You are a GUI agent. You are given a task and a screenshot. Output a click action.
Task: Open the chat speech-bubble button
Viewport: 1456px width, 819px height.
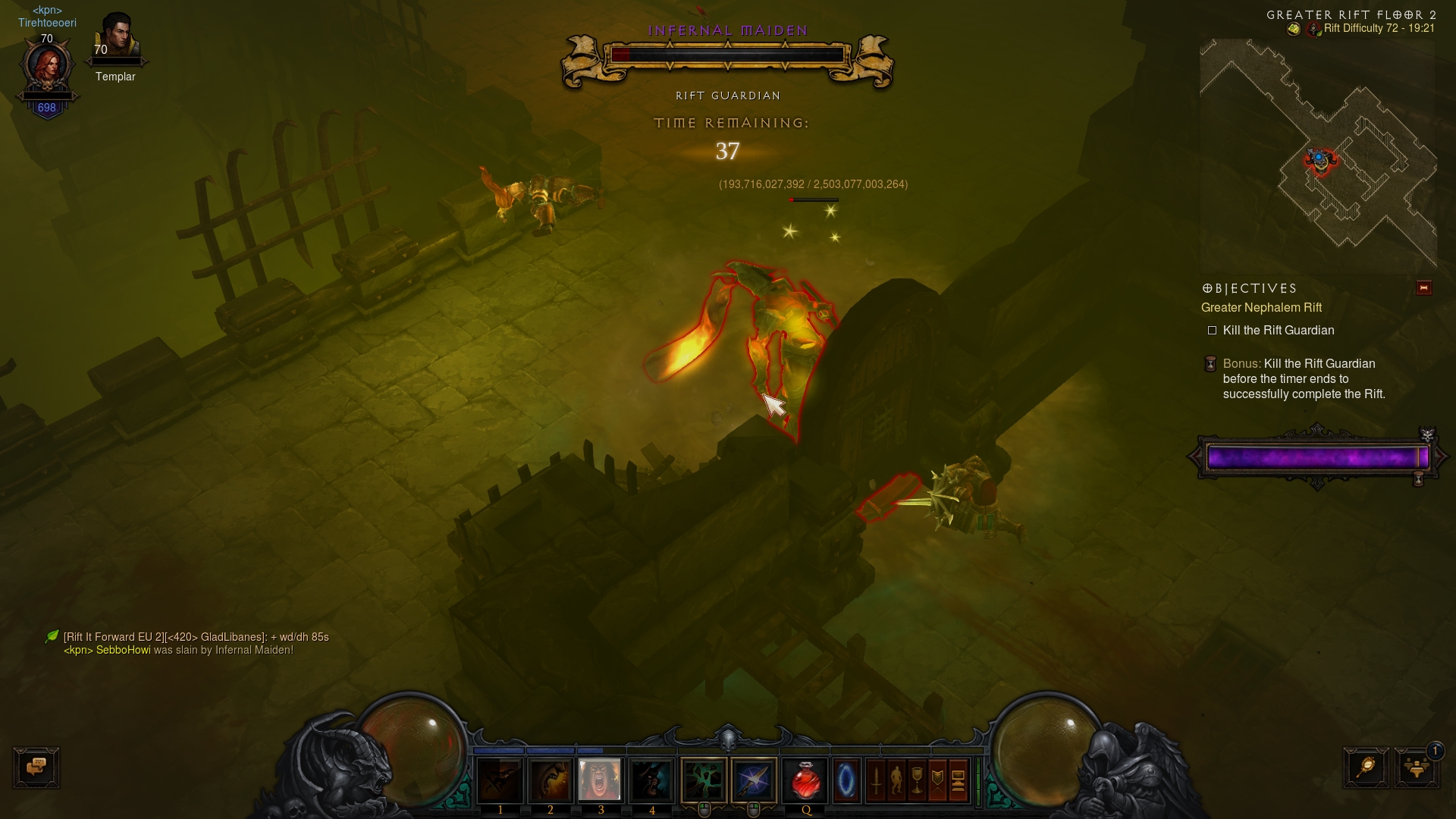(36, 767)
